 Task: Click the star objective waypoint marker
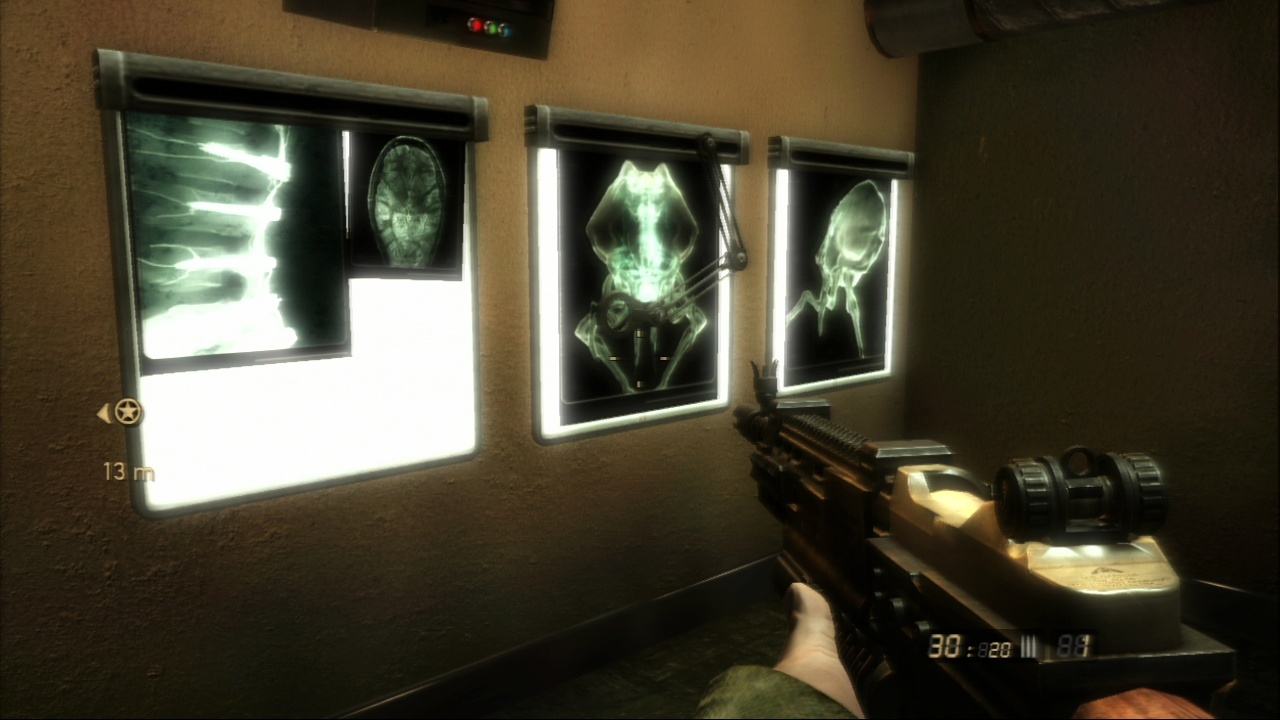127,412
